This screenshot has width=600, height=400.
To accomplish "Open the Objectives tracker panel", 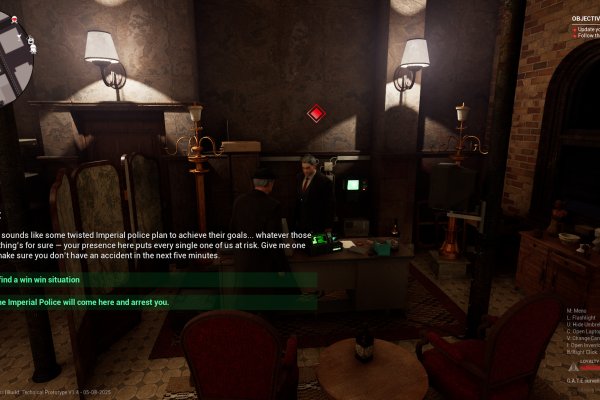I will (585, 18).
